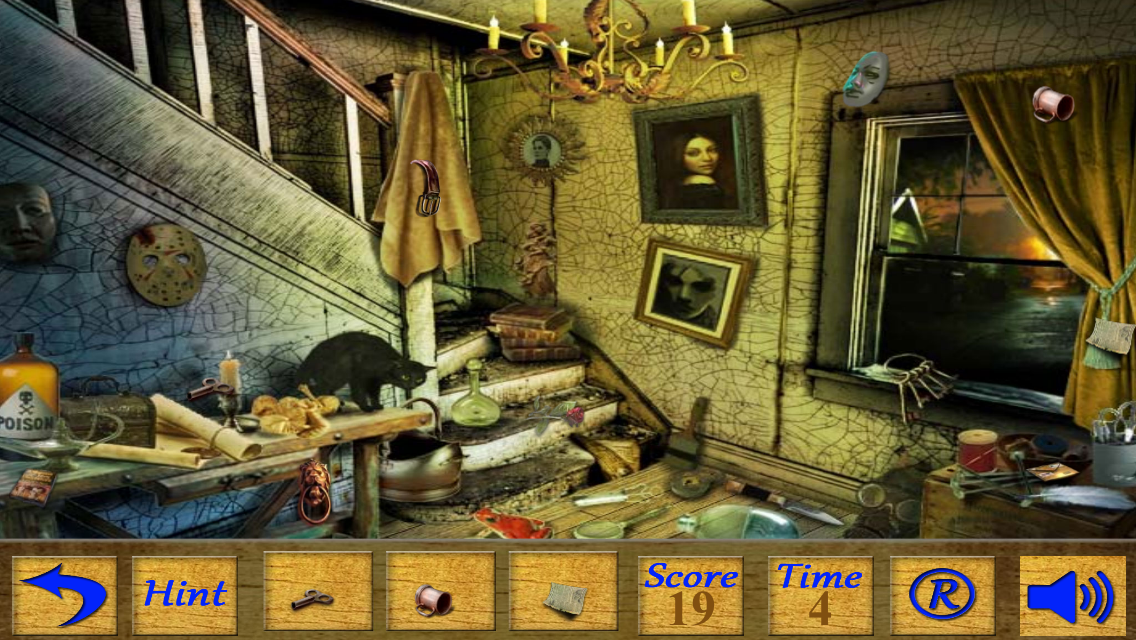The image size is (1136, 640).
Task: Click the circled R button
Action: [942, 595]
